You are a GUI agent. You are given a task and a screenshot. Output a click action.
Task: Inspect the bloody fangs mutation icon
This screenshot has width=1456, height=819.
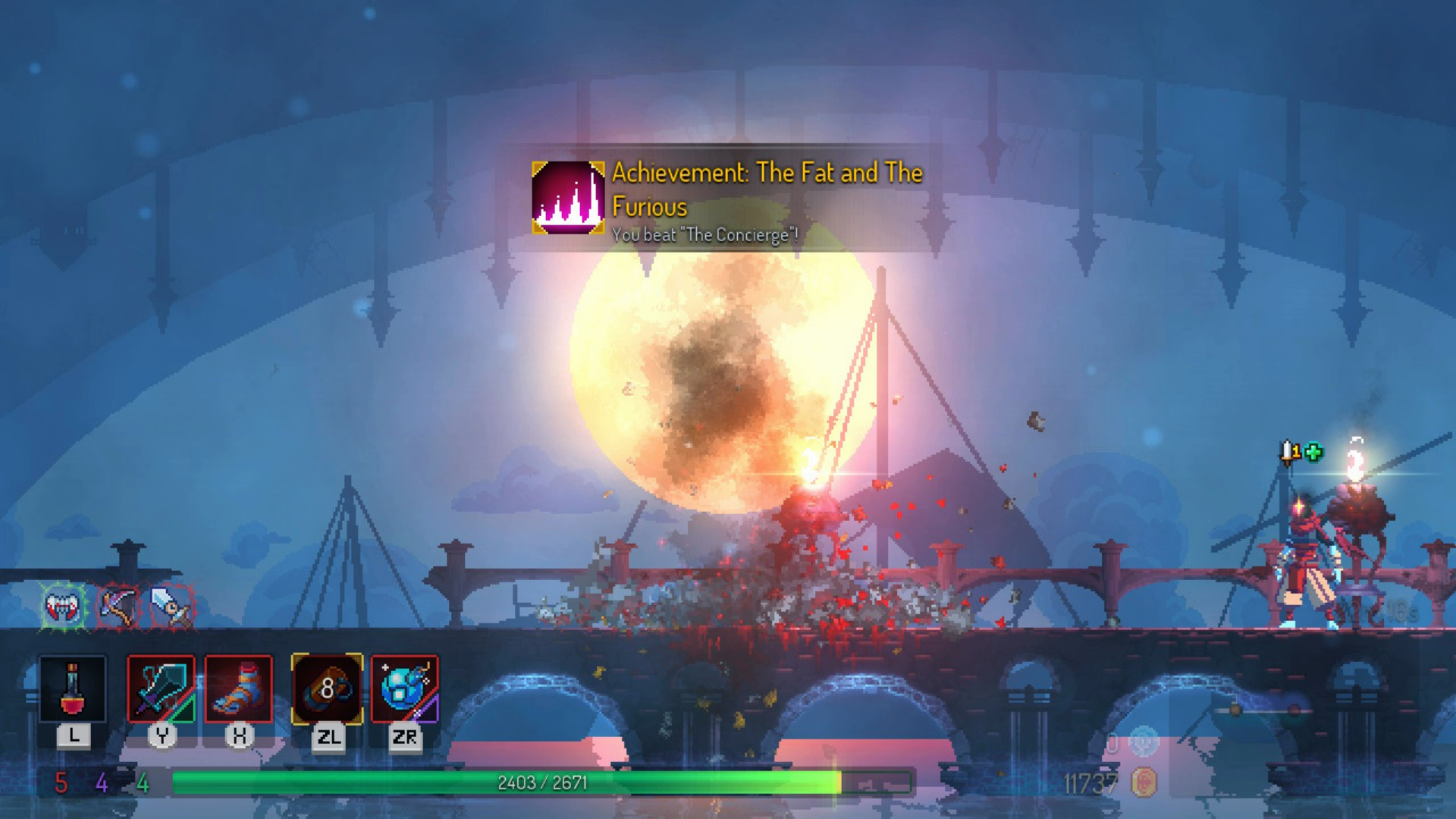(x=63, y=606)
